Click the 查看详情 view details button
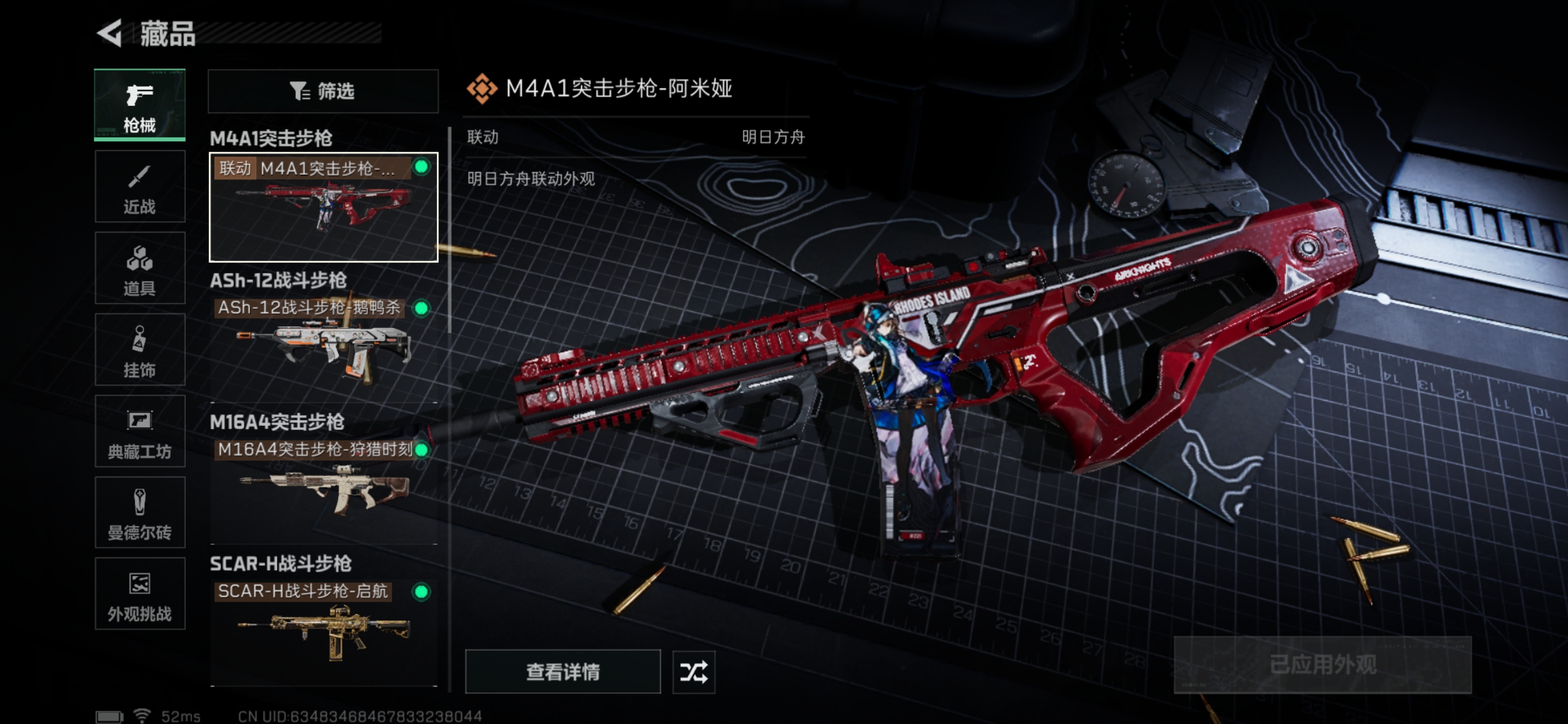 point(563,672)
